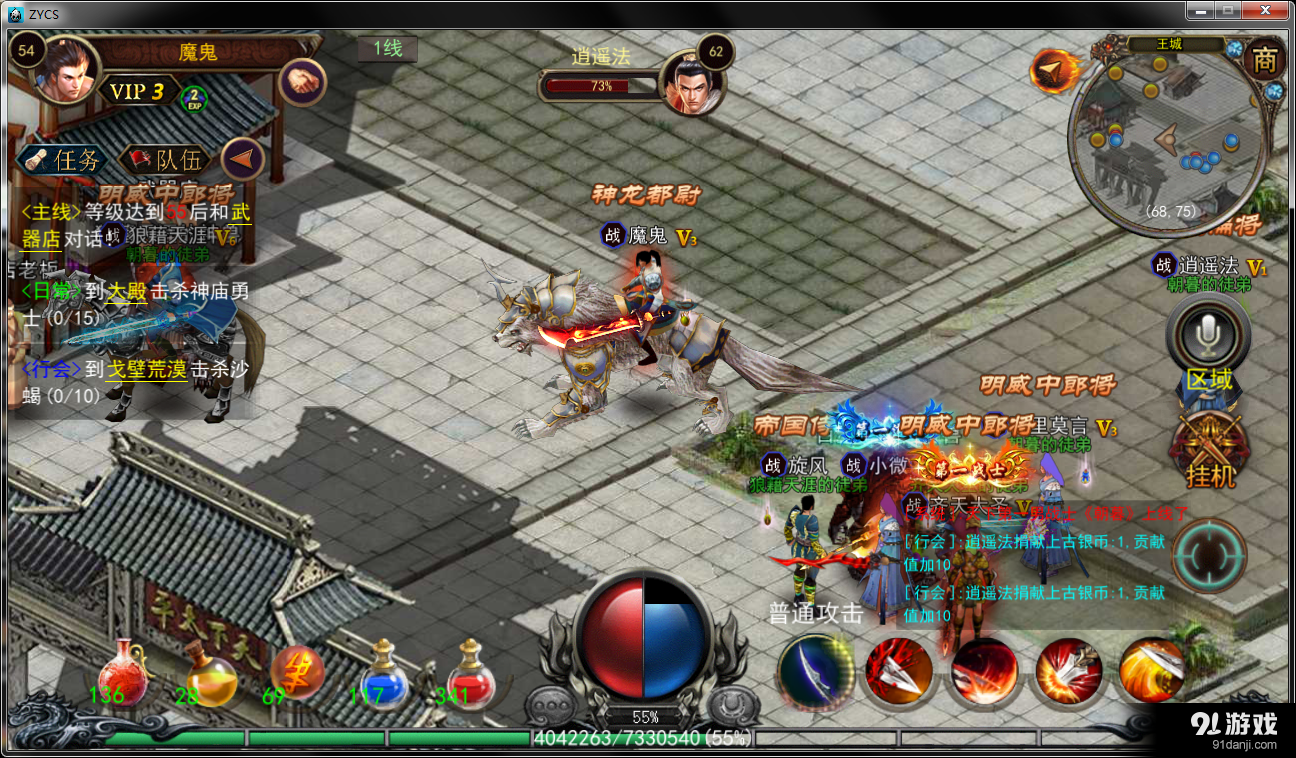Use the yellow potion with 28 count
Screen dimensions: 1296x758
click(209, 674)
